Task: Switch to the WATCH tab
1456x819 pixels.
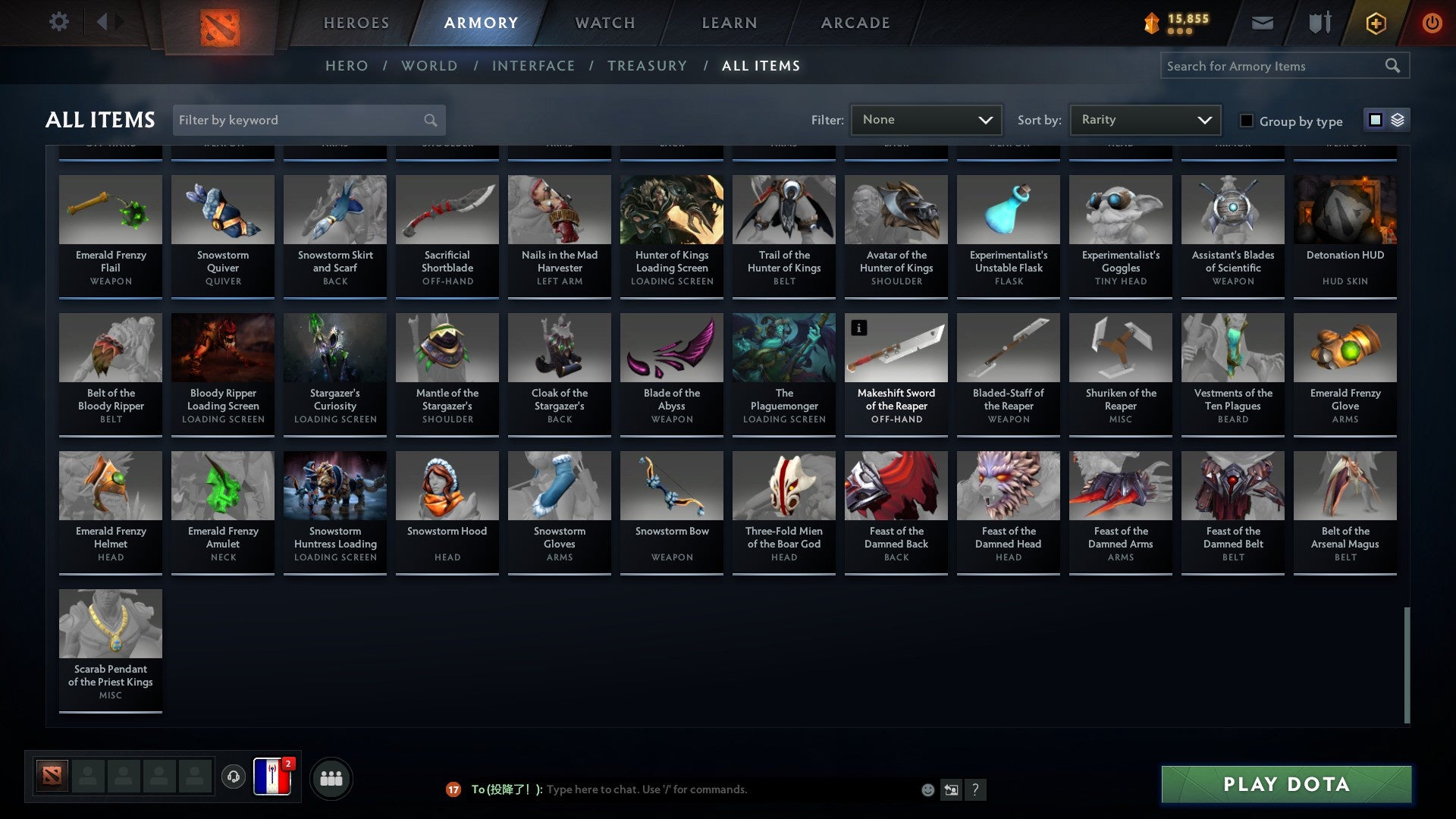Action: (603, 22)
